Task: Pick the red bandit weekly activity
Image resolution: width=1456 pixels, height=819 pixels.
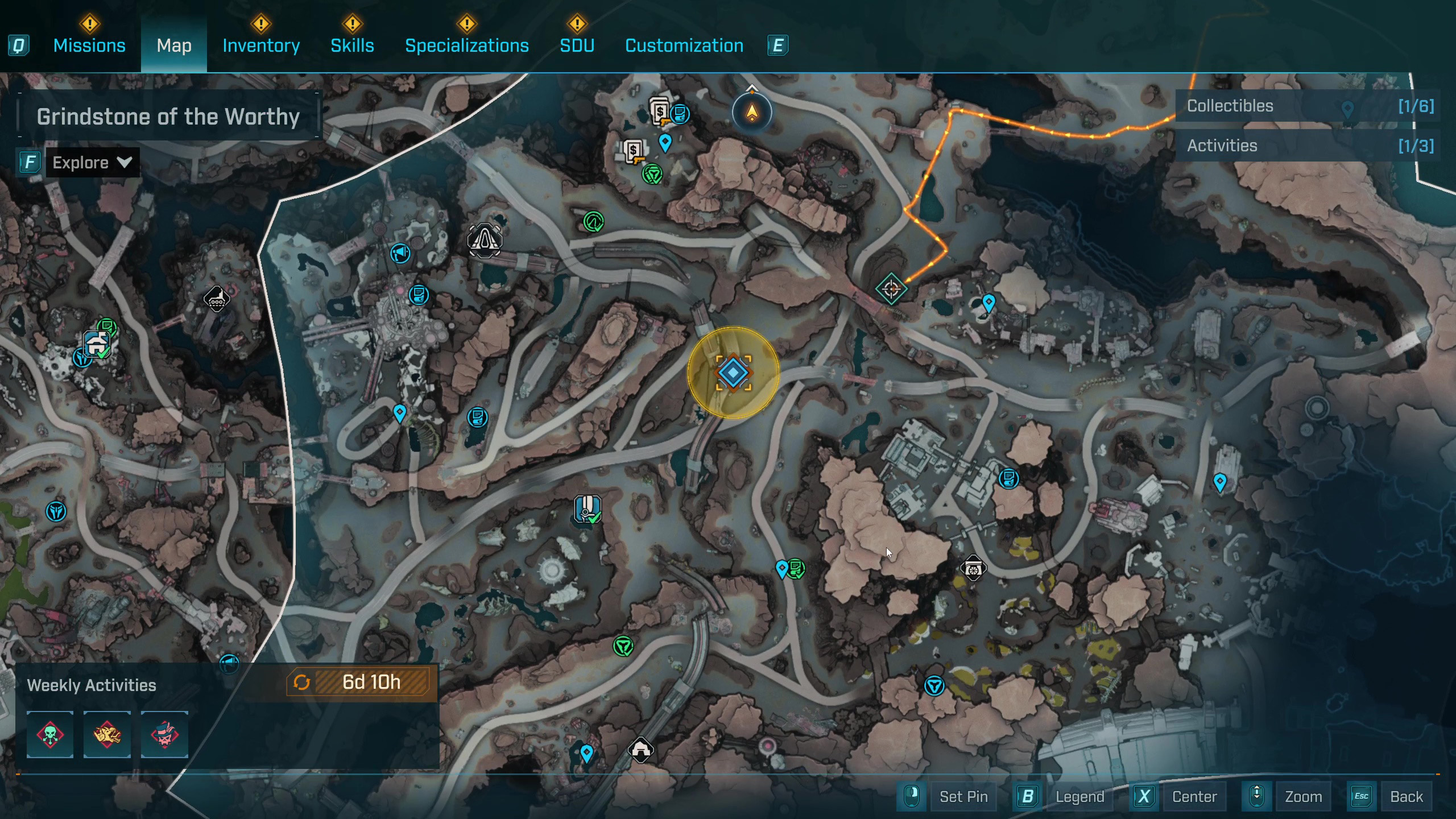Action: [164, 734]
